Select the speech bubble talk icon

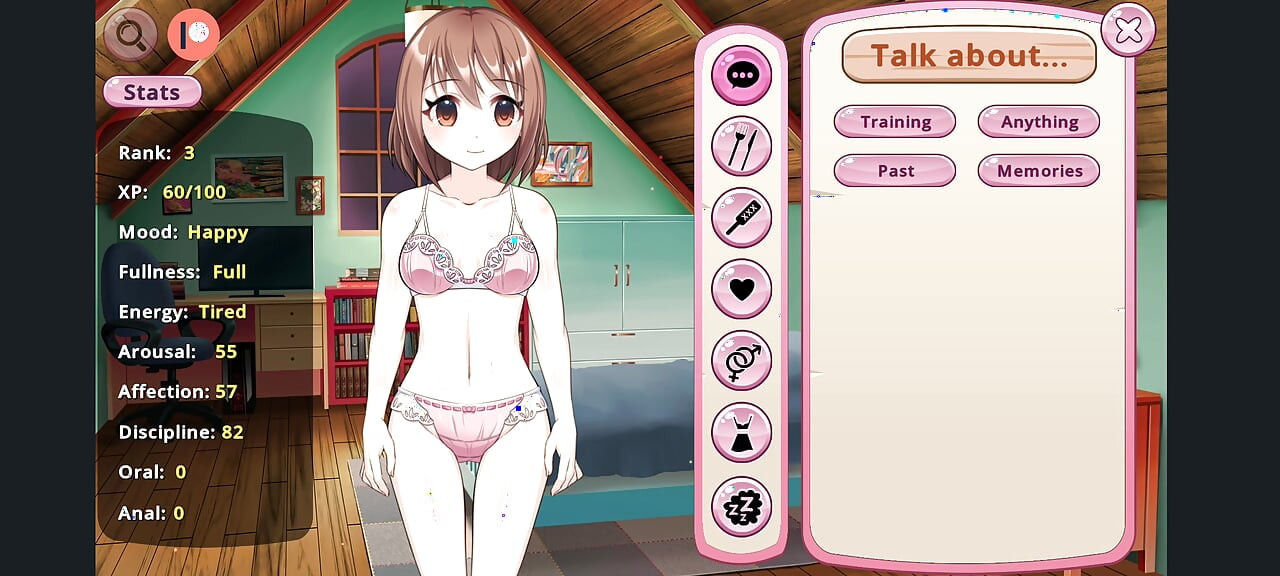click(x=741, y=75)
